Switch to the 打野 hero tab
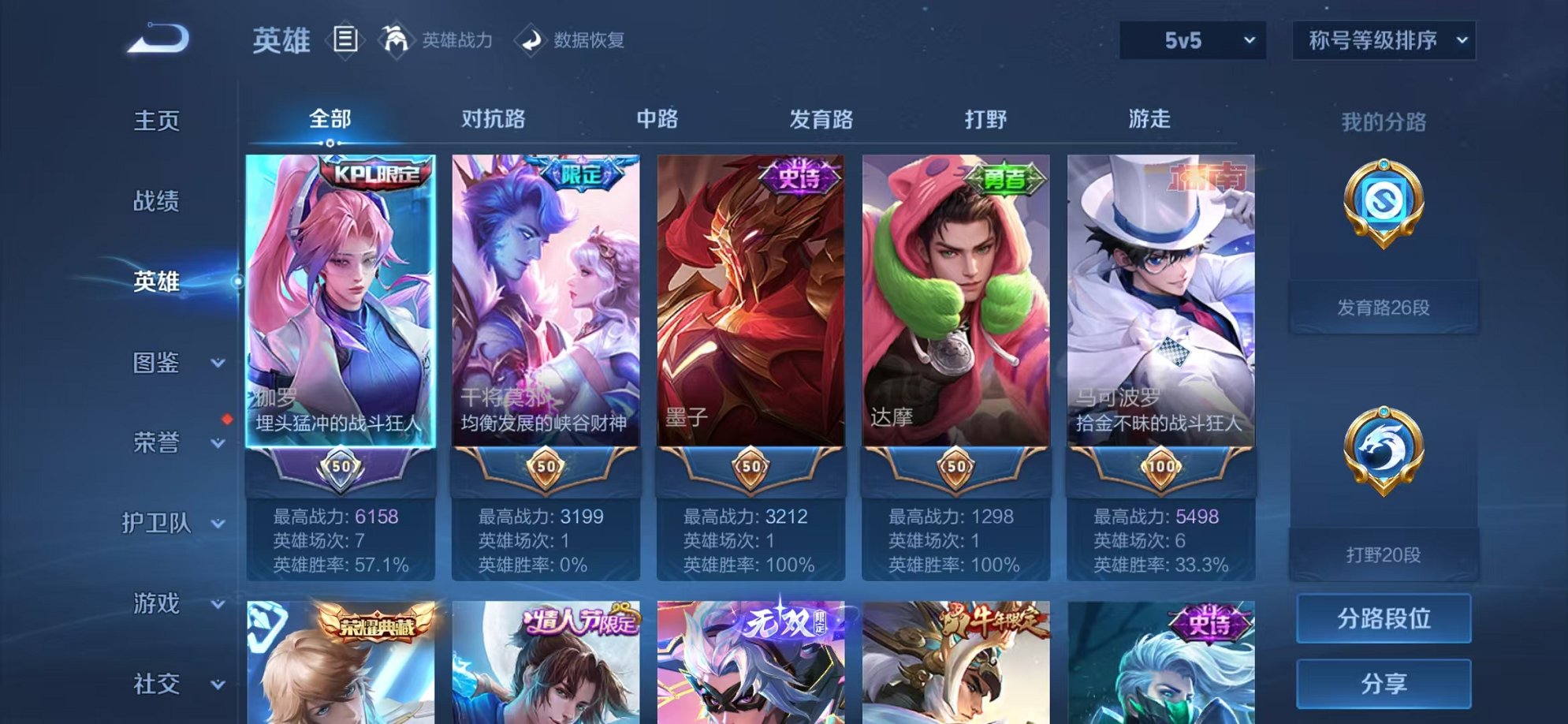This screenshot has height=724, width=1568. coord(985,118)
